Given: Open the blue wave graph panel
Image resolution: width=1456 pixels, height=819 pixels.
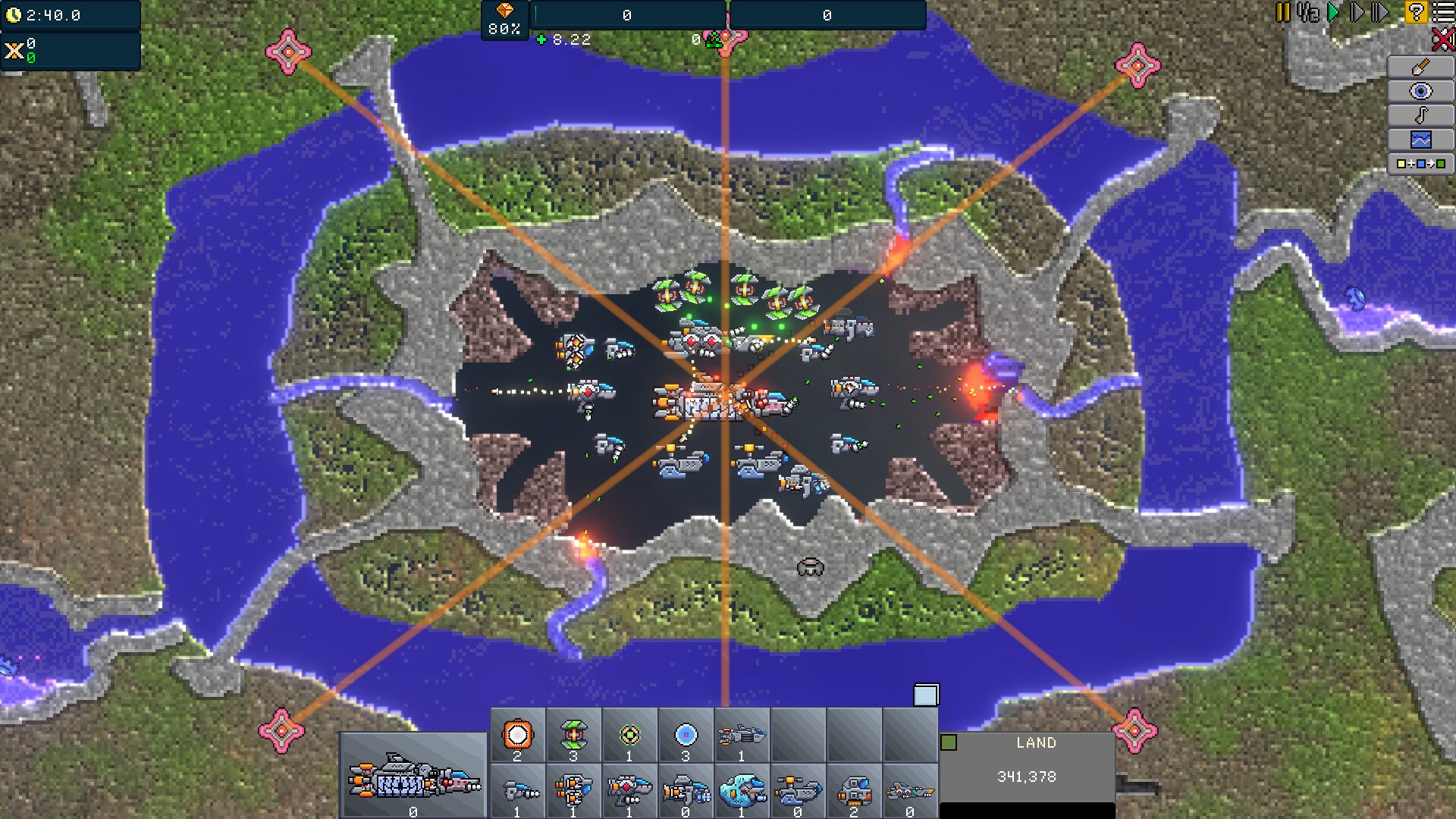Looking at the screenshot, I should point(1420,140).
